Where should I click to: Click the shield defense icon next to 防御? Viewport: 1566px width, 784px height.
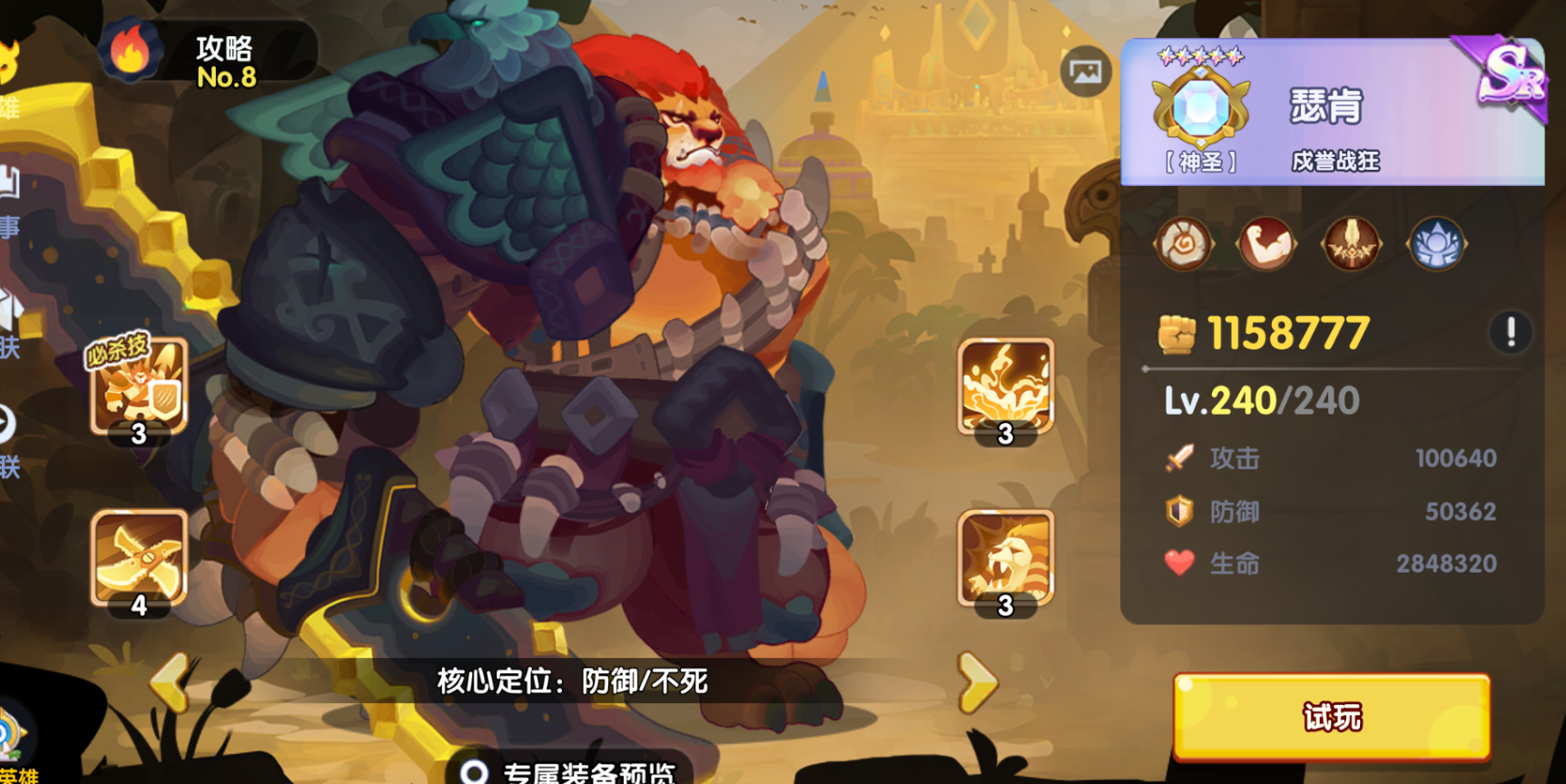[x=1179, y=511]
